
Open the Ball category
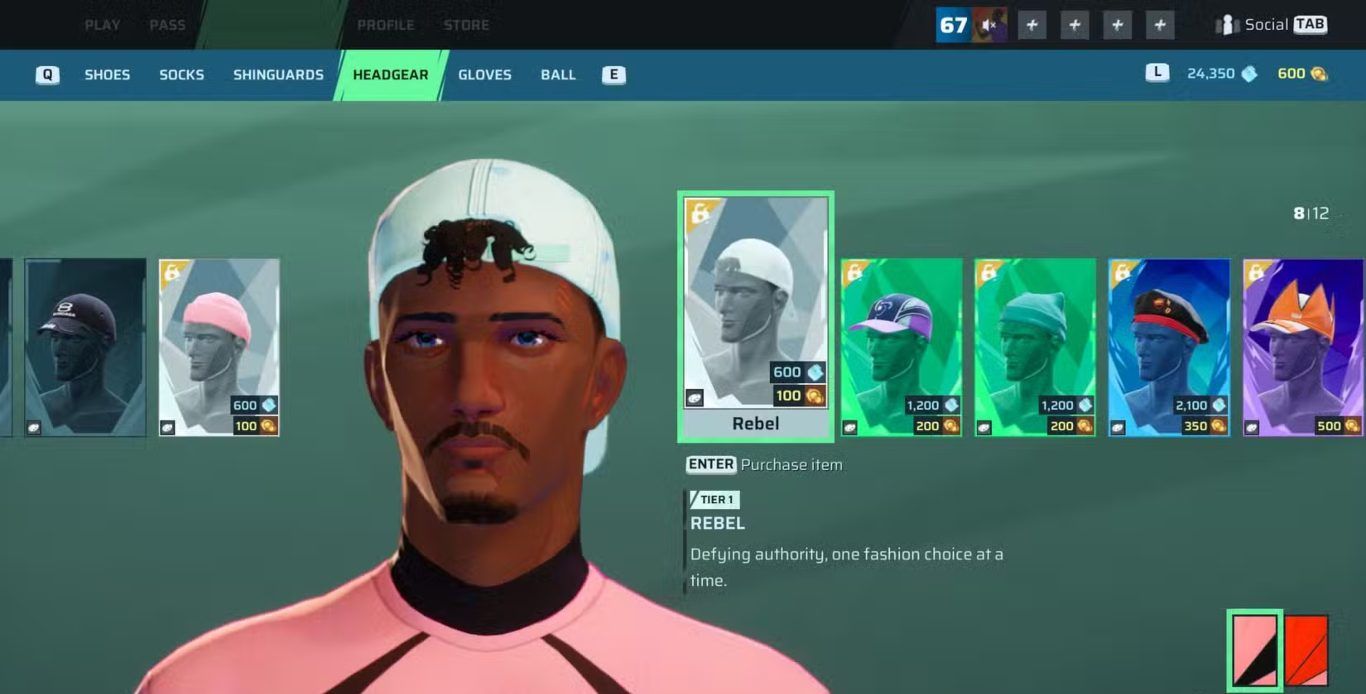click(x=558, y=75)
